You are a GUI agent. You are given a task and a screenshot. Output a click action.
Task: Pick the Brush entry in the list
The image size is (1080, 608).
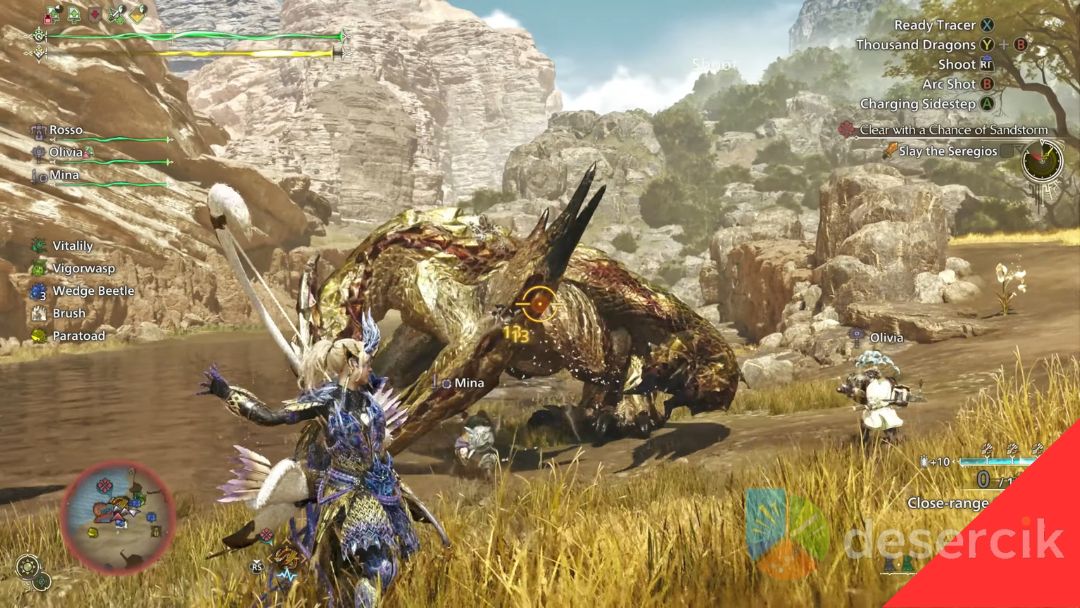tap(68, 314)
